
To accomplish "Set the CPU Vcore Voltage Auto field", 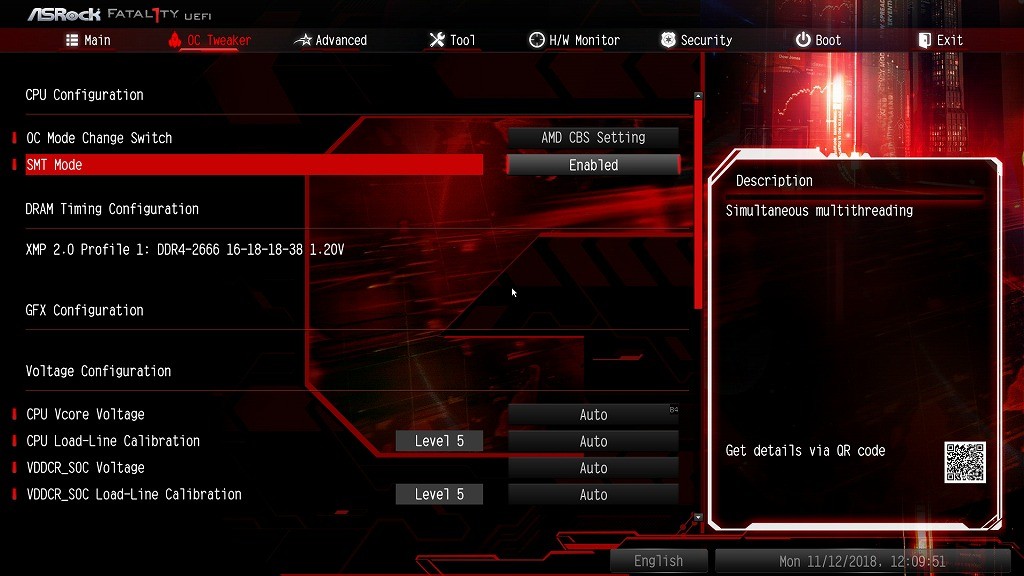I will [x=593, y=415].
